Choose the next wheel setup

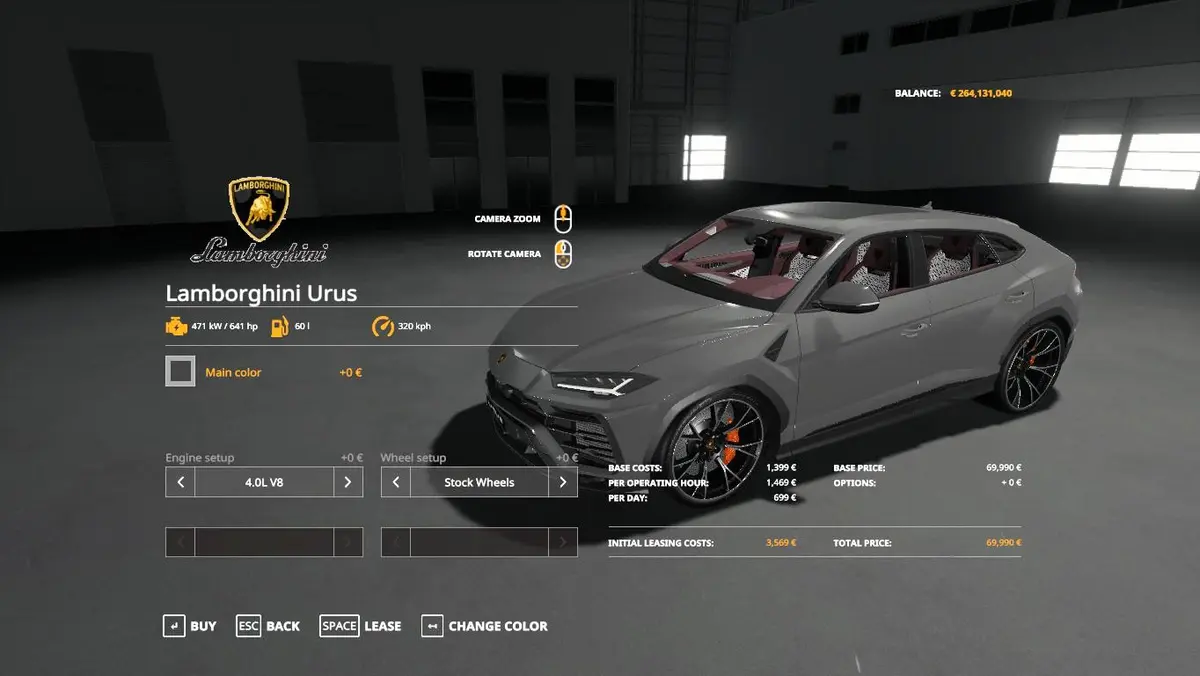pyautogui.click(x=563, y=482)
